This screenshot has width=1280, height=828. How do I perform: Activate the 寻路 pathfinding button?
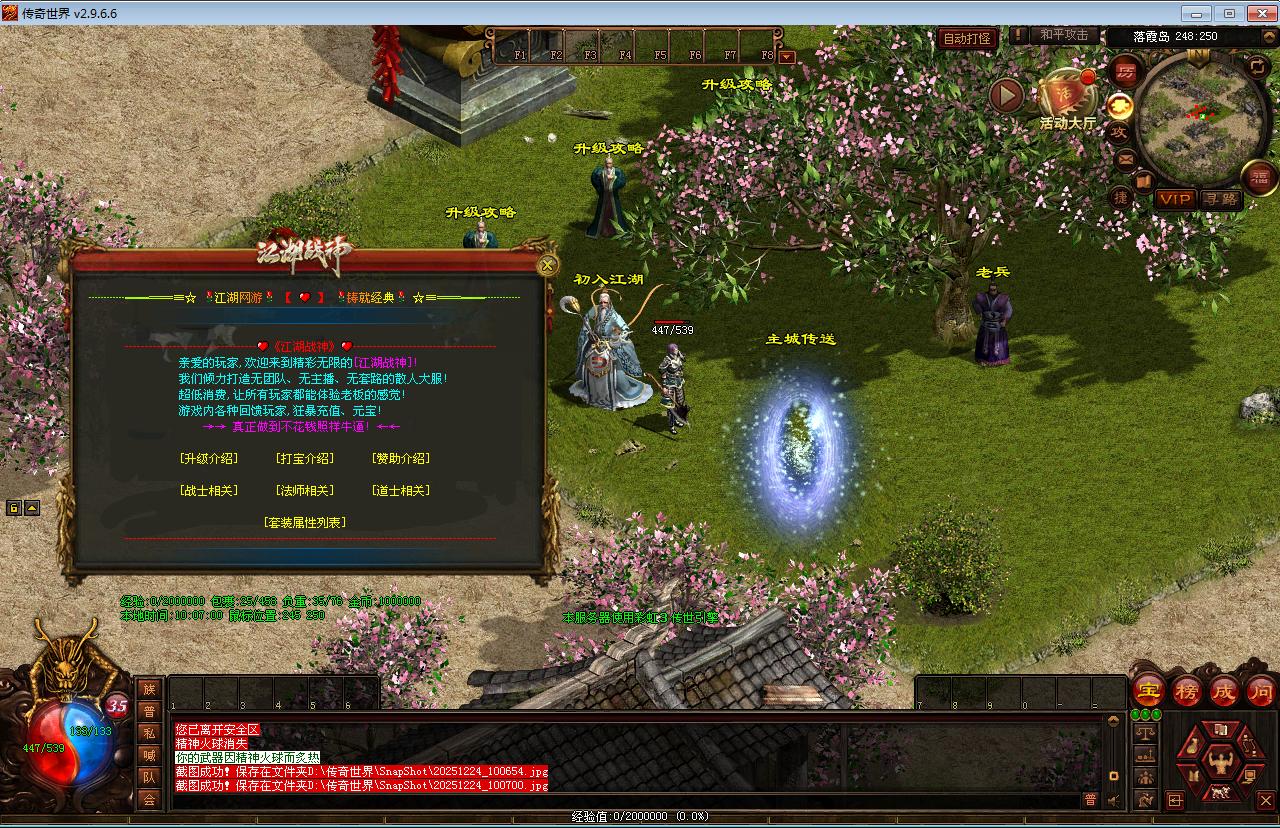pos(1220,199)
